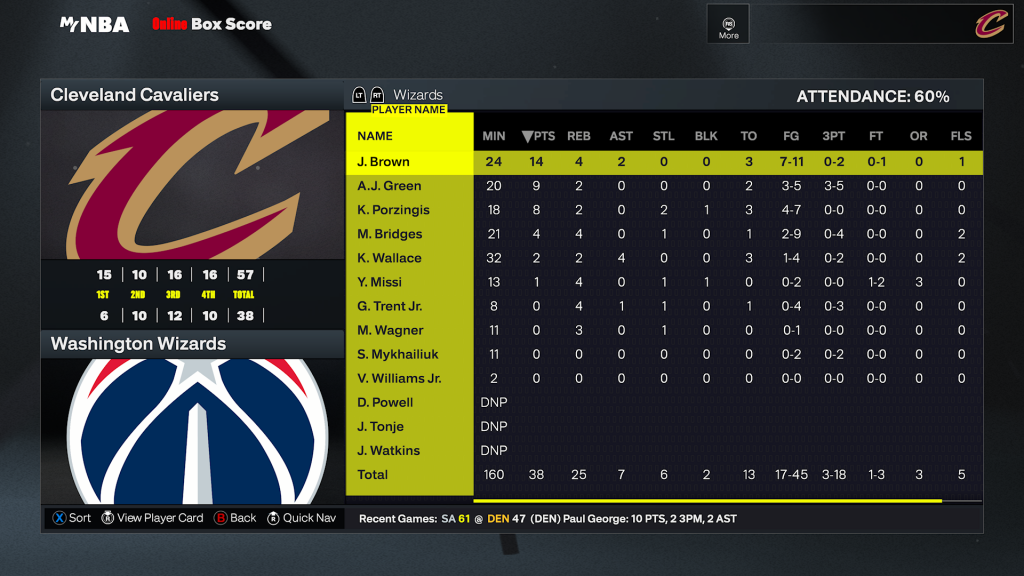
Task: Sort players by the REB column header
Action: tap(579, 136)
